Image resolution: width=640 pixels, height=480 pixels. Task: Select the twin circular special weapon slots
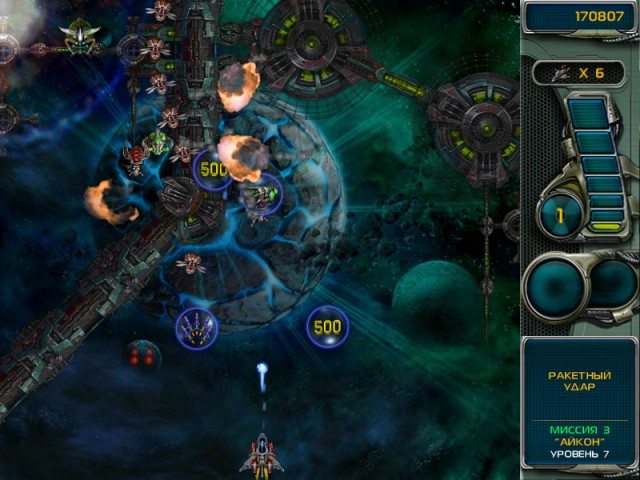pyautogui.click(x=580, y=285)
